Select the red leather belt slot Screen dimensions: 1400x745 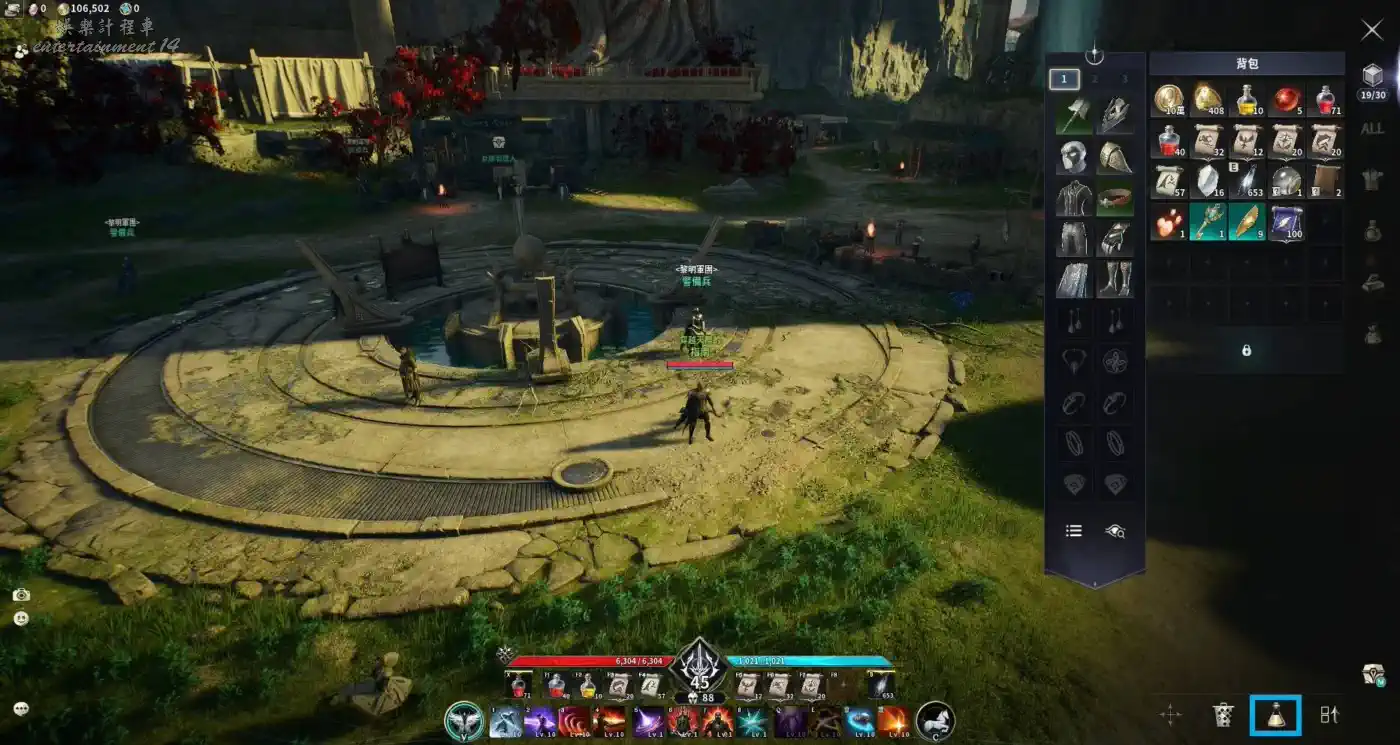(x=1115, y=198)
